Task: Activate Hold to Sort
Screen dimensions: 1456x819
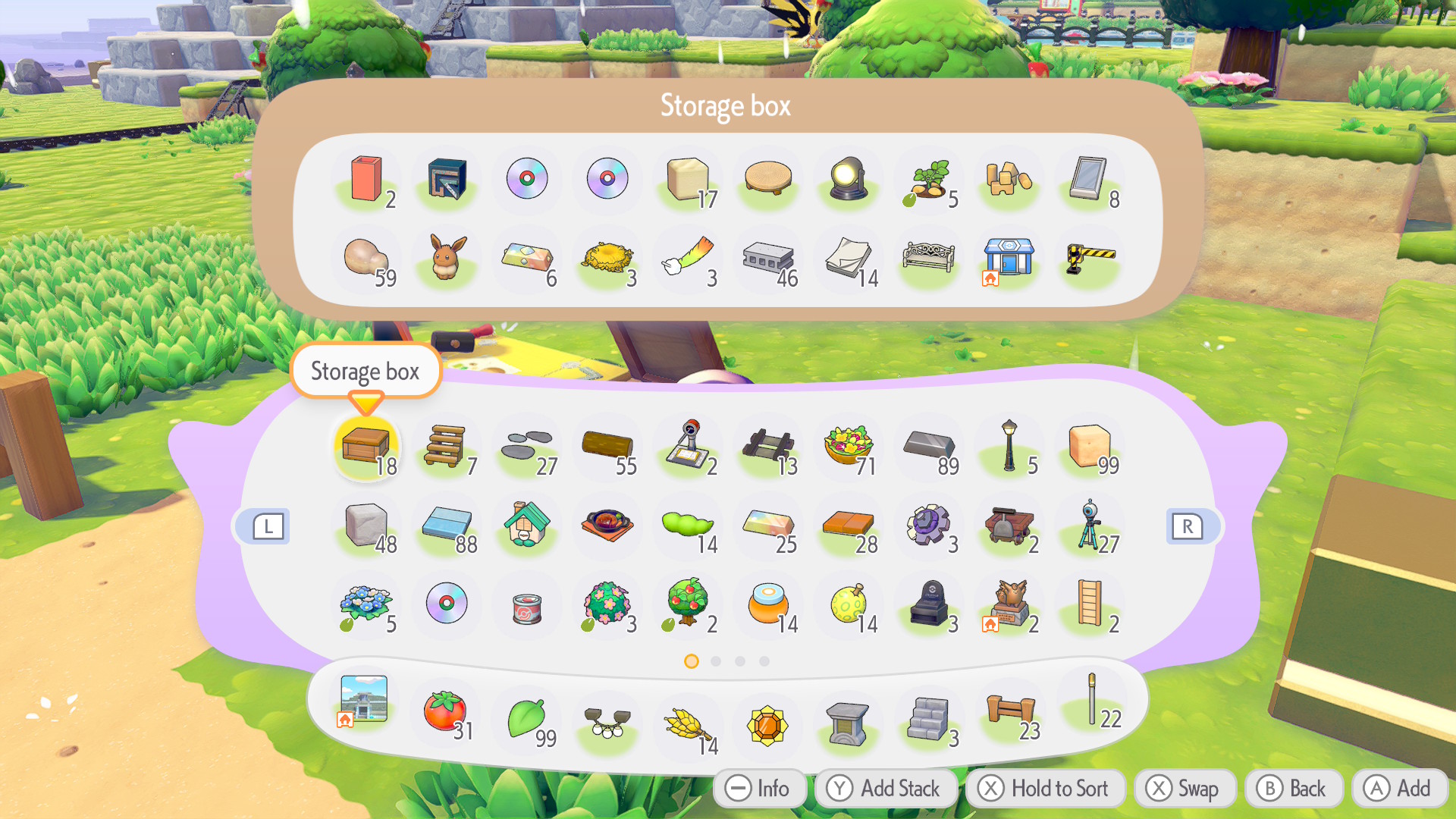Action: click(x=1045, y=788)
